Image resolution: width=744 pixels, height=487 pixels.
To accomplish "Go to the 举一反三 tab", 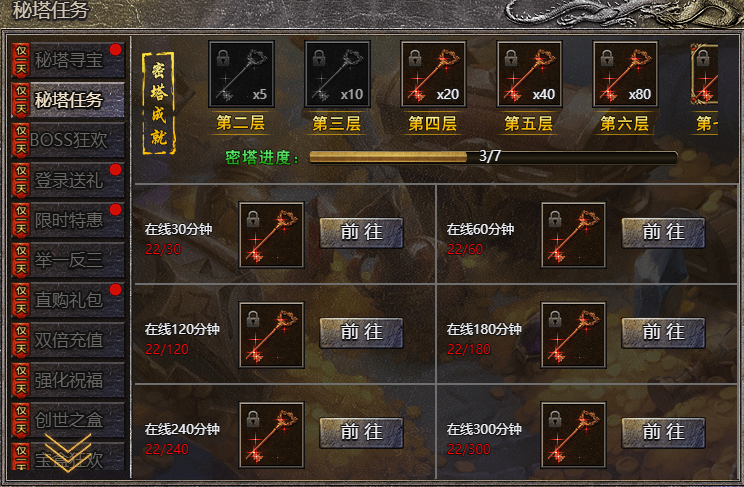I will [x=68, y=260].
